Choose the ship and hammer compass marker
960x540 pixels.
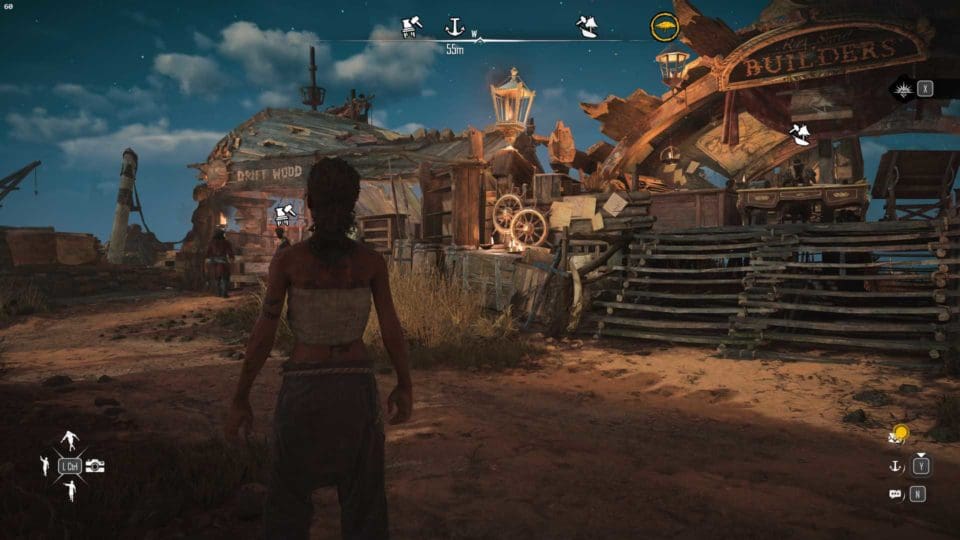(587, 27)
